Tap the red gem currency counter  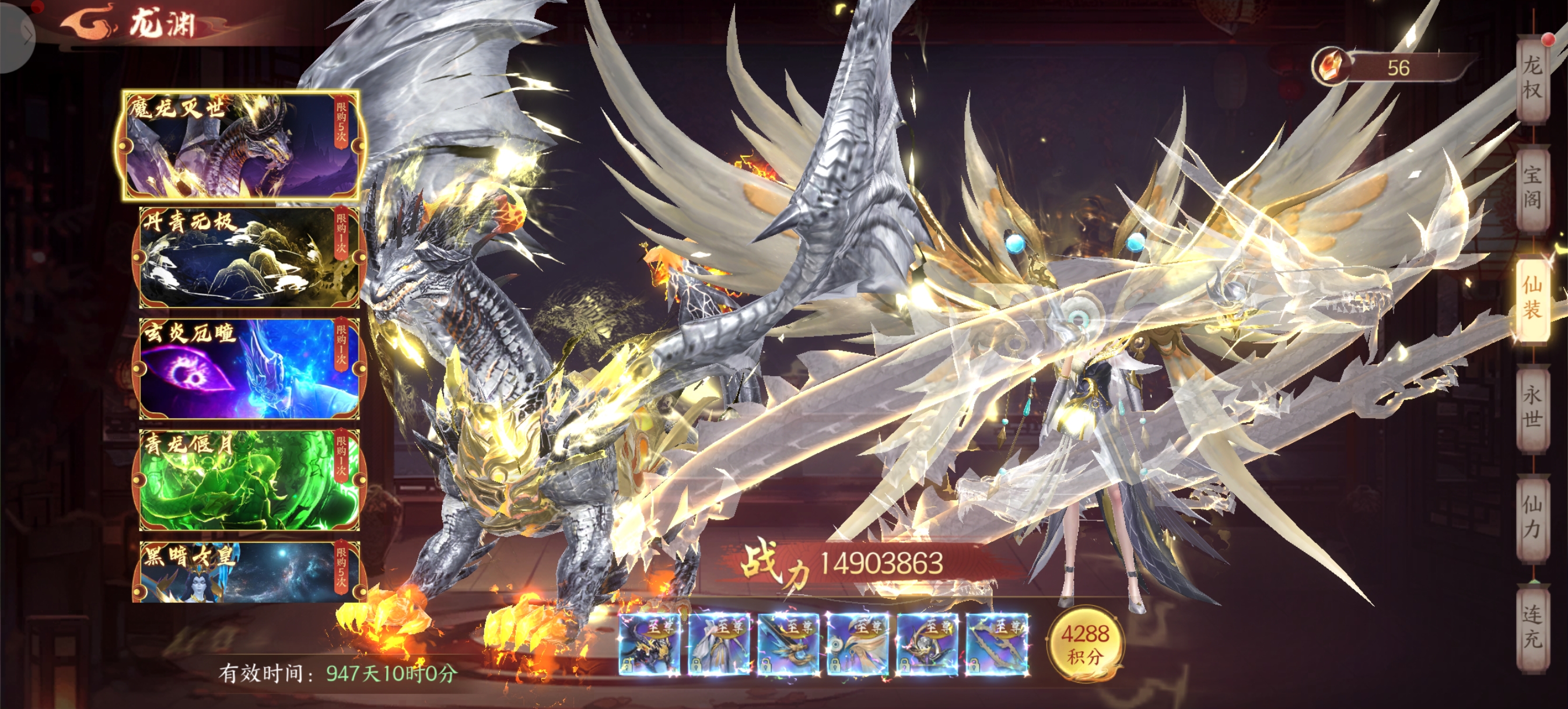tap(1394, 68)
